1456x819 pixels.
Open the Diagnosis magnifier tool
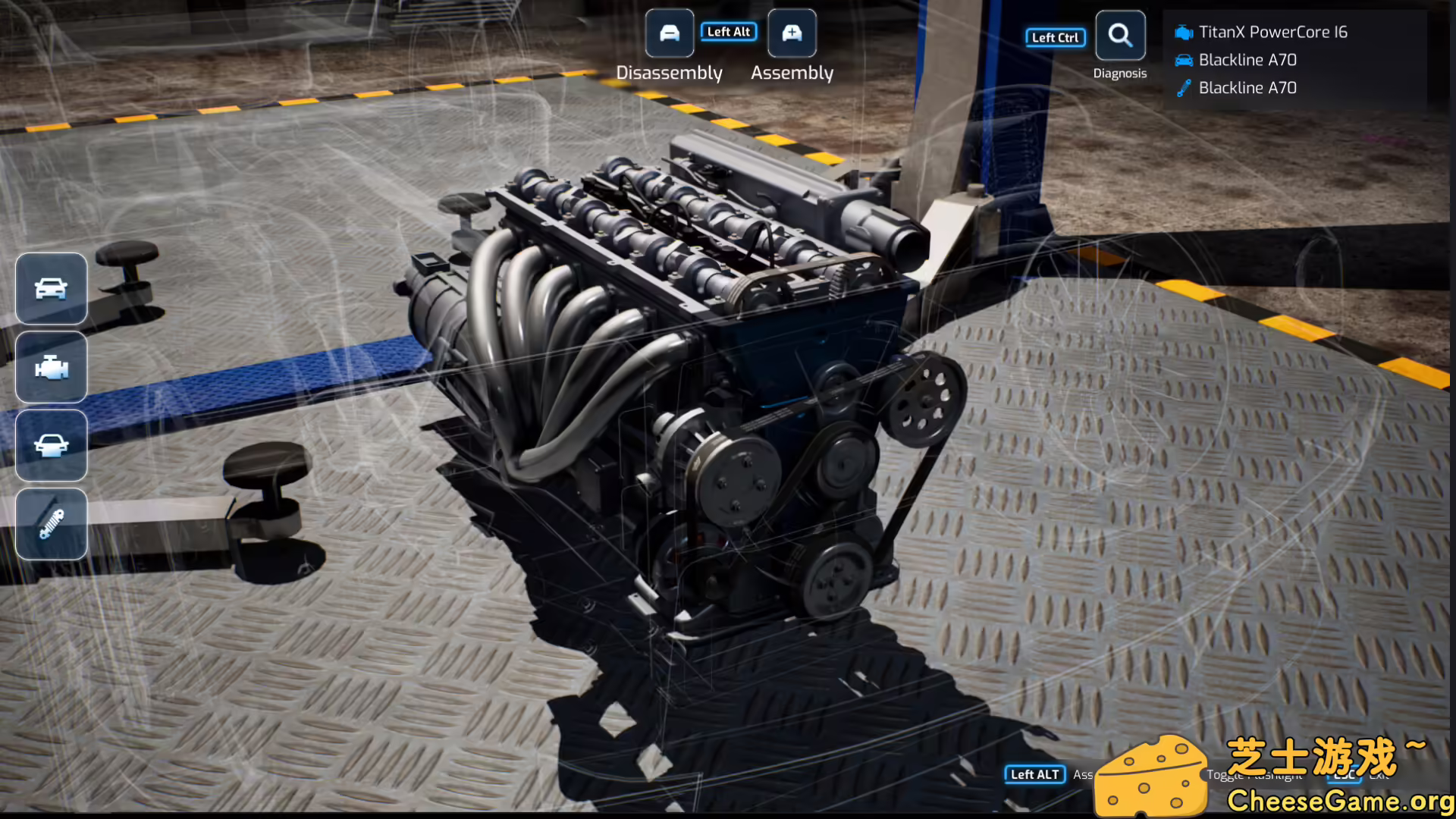pyautogui.click(x=1119, y=36)
